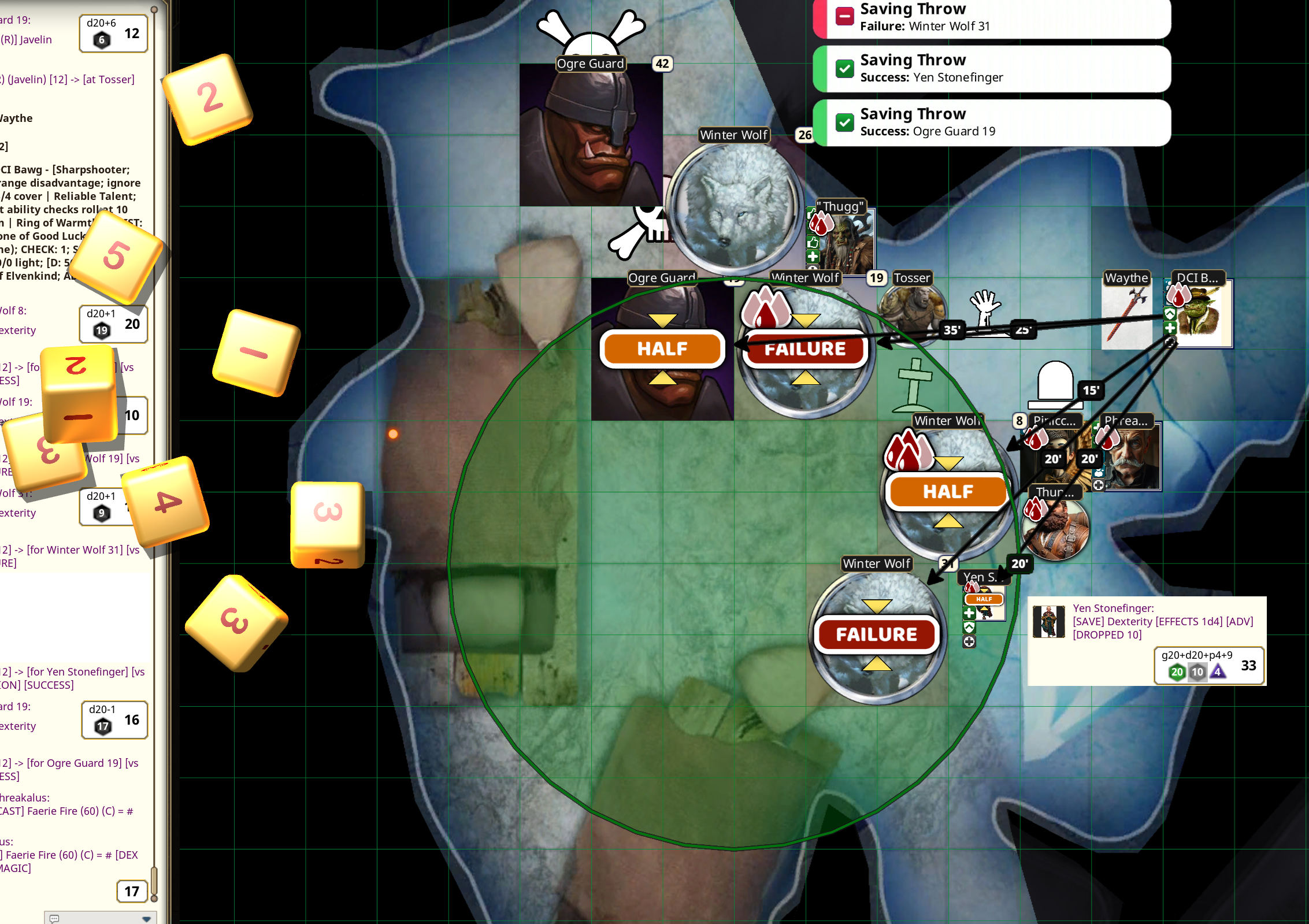Viewport: 1309px width, 924px height.
Task: Click the thumbs-up icon beside the Thugg token
Action: 813,243
